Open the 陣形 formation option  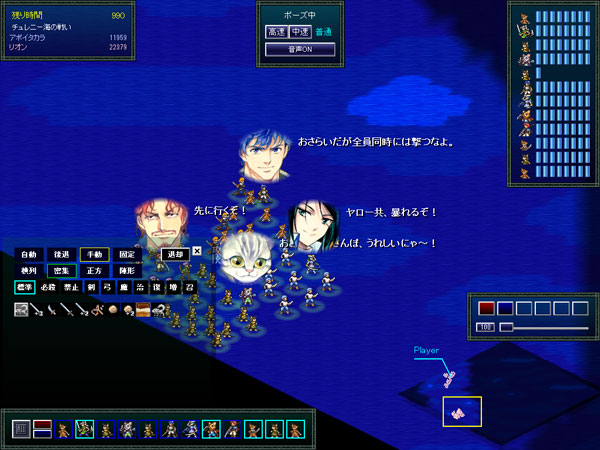click(126, 271)
